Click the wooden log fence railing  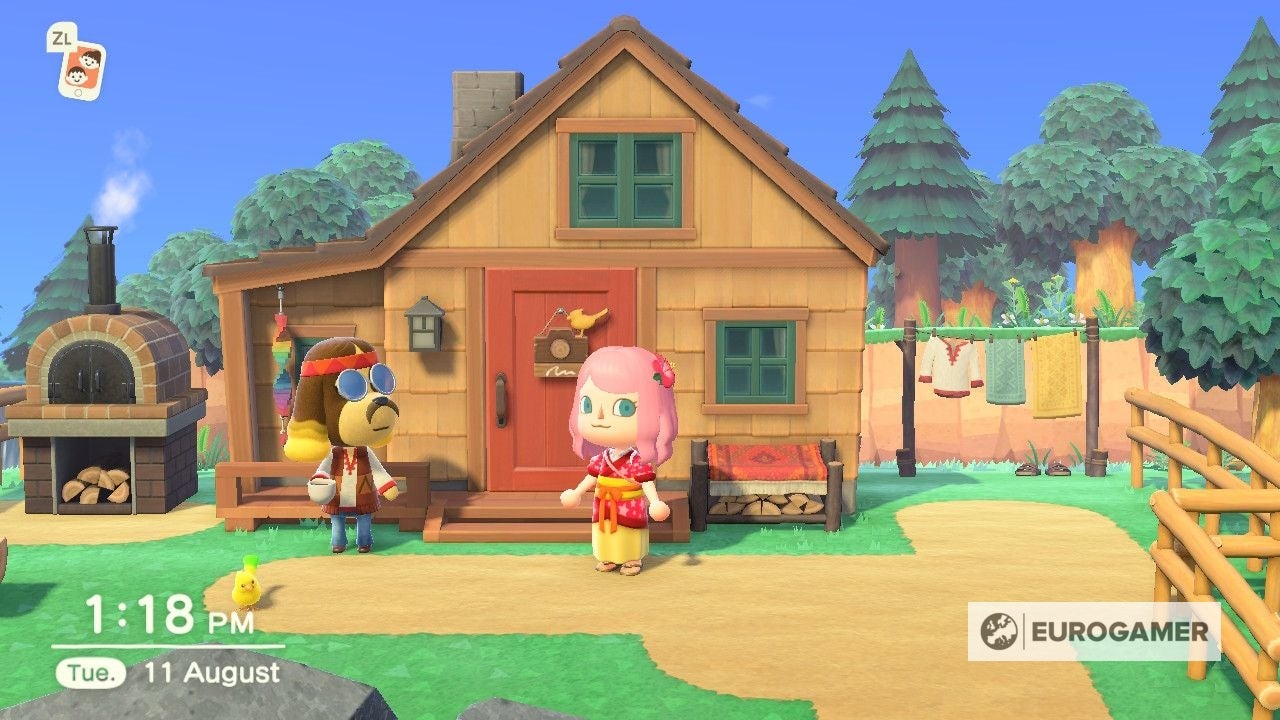[x=1200, y=470]
